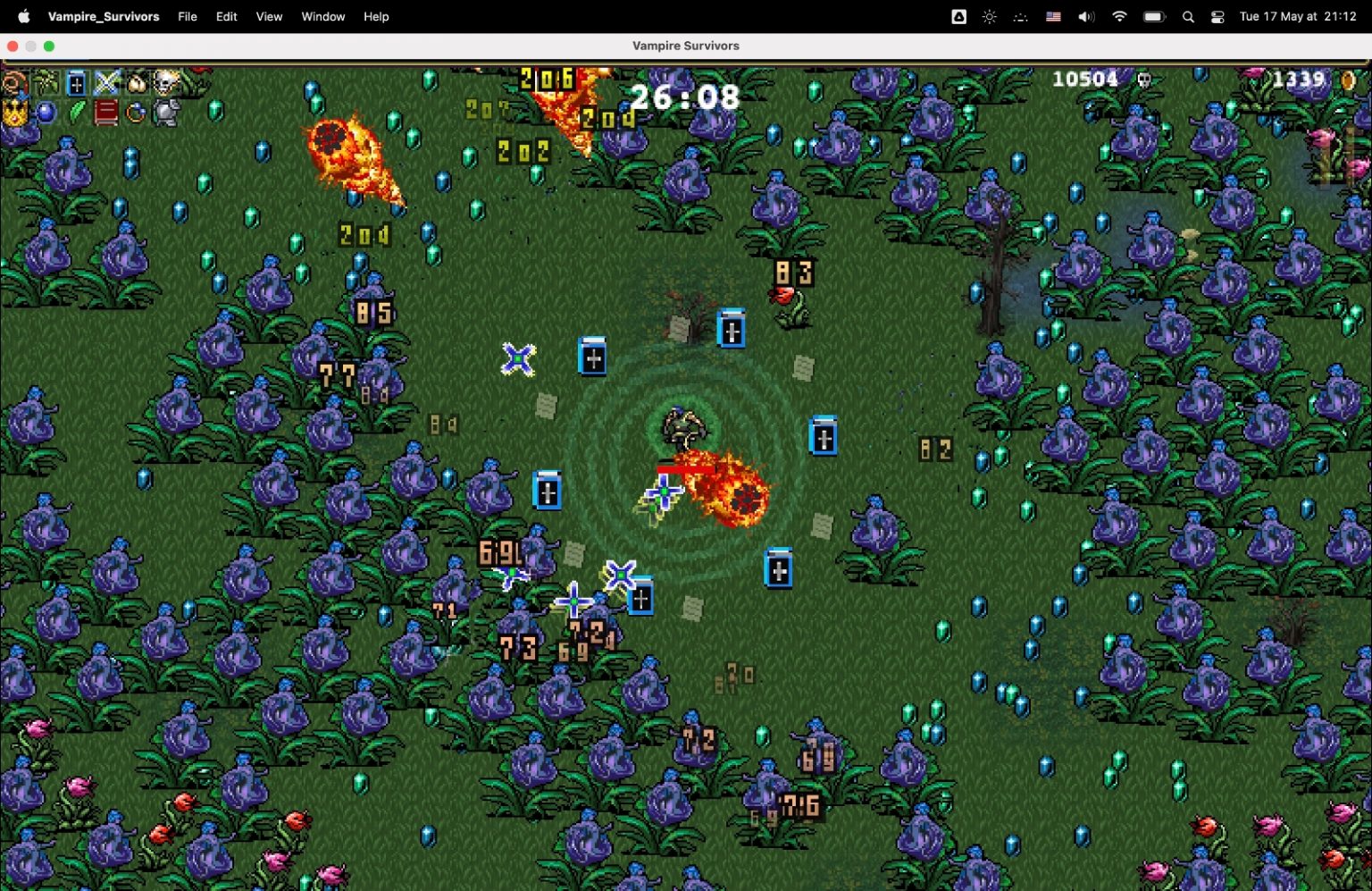The width and height of the screenshot is (1372, 891).
Task: Click the Skull O'Maniac item icon
Action: click(x=165, y=83)
